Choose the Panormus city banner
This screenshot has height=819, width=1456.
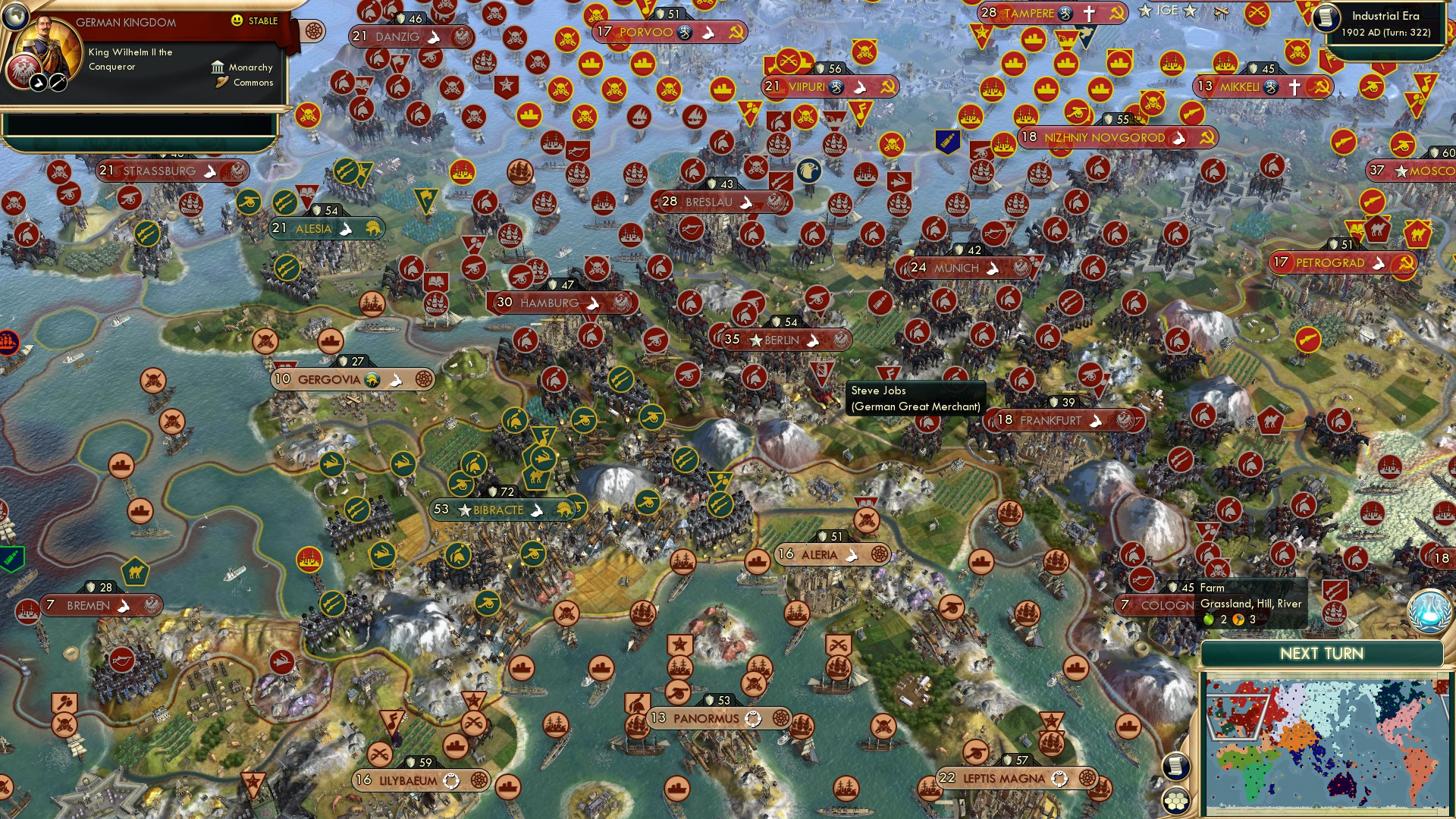pyautogui.click(x=705, y=719)
